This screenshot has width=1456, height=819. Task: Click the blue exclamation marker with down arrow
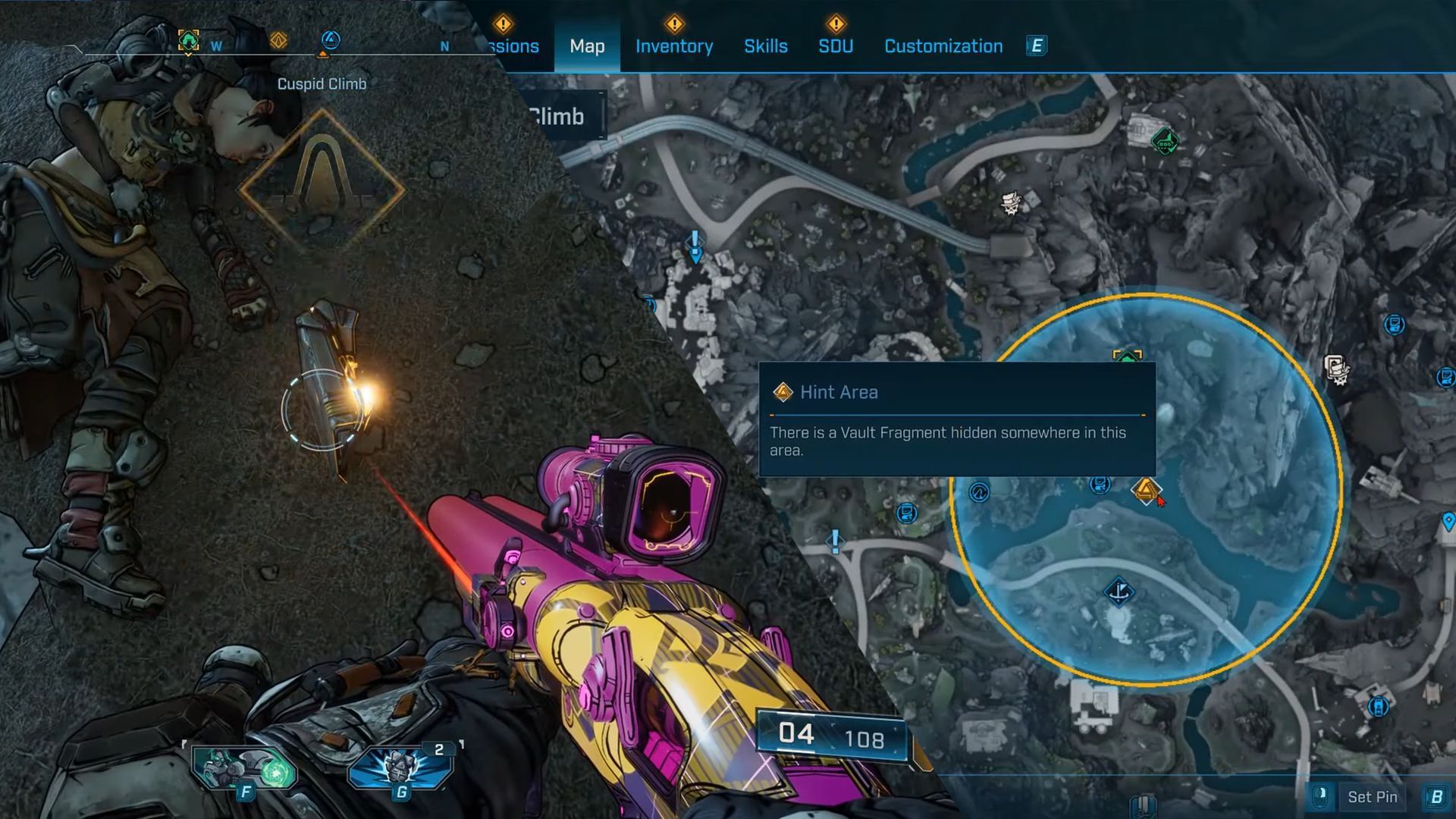[695, 246]
